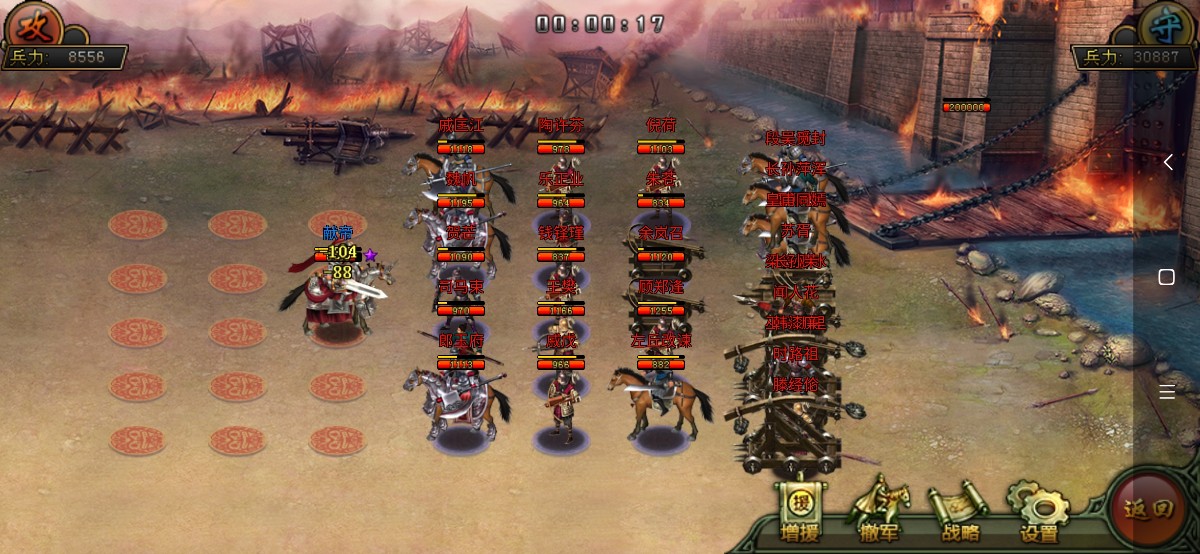Tap the Android back arrow
This screenshot has height=554, width=1200.
[x=1167, y=162]
